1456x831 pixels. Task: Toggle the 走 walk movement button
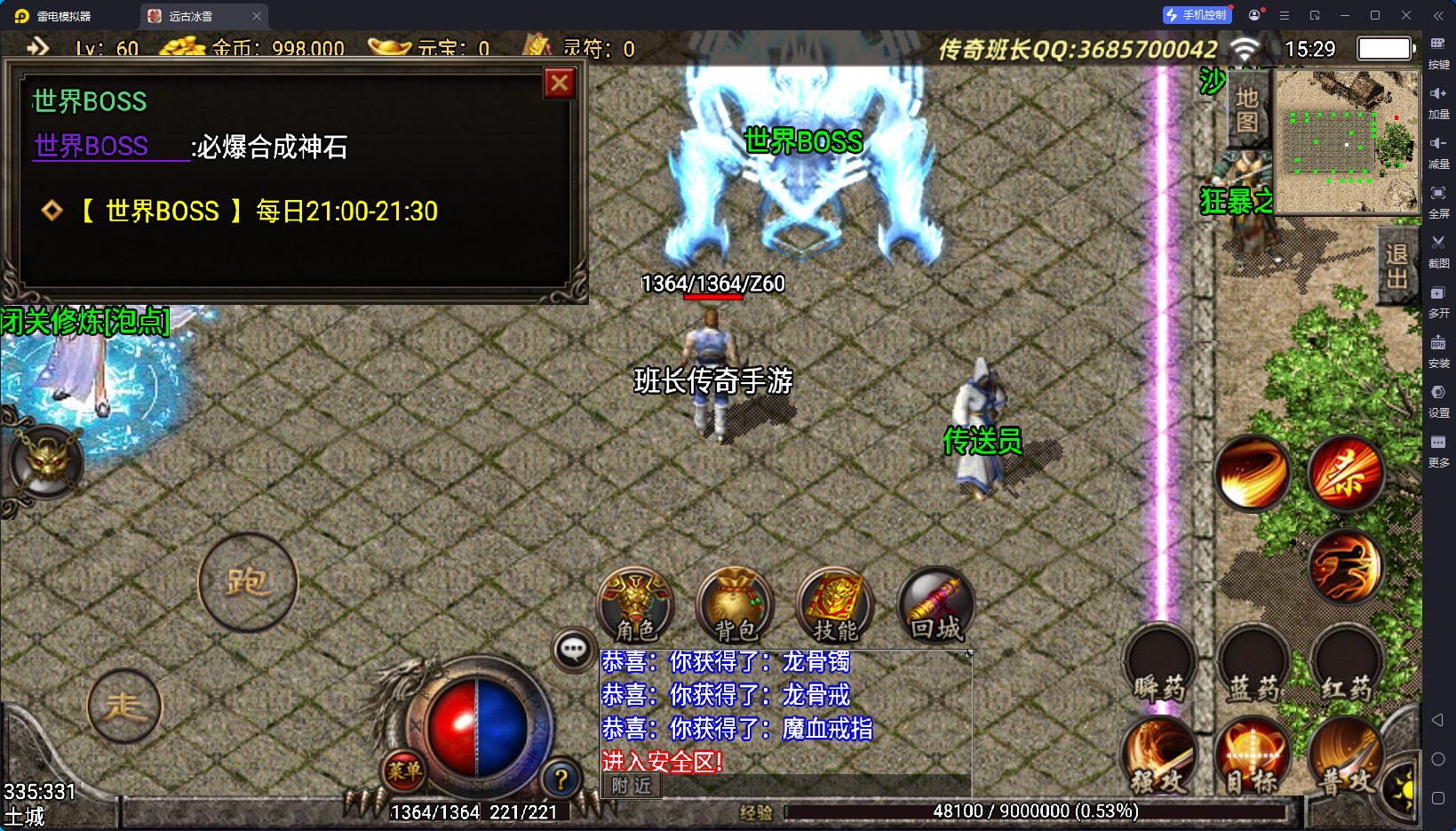[124, 707]
